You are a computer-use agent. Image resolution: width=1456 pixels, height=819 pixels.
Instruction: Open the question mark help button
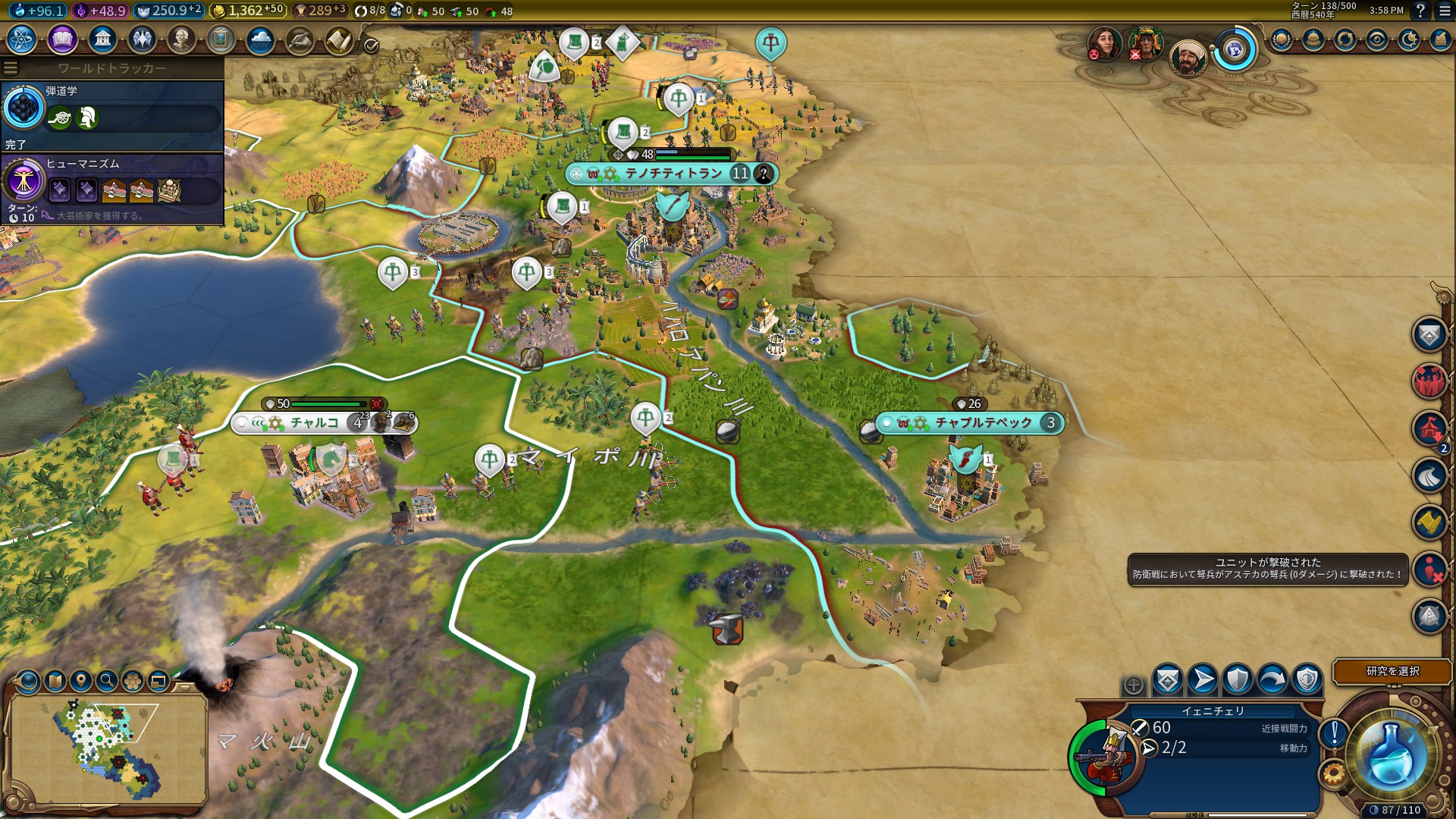pyautogui.click(x=1420, y=11)
